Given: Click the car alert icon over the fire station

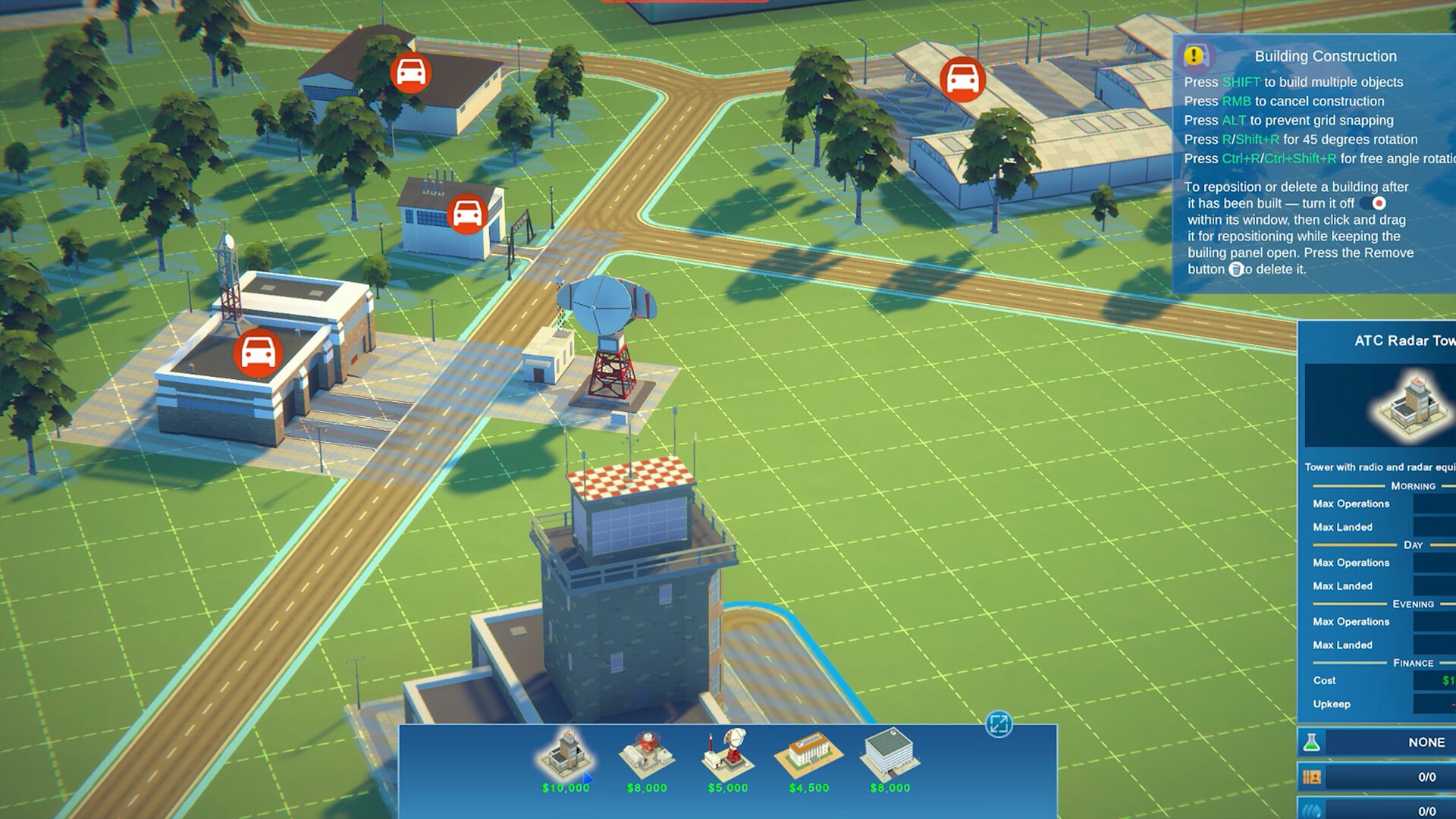Looking at the screenshot, I should (x=258, y=353).
